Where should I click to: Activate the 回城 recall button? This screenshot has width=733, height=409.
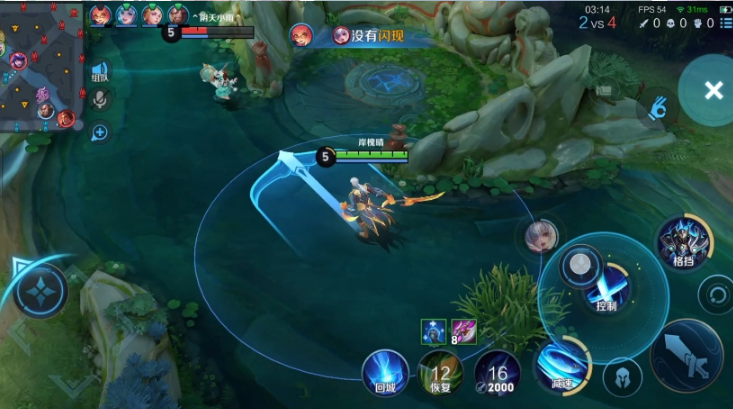385,370
